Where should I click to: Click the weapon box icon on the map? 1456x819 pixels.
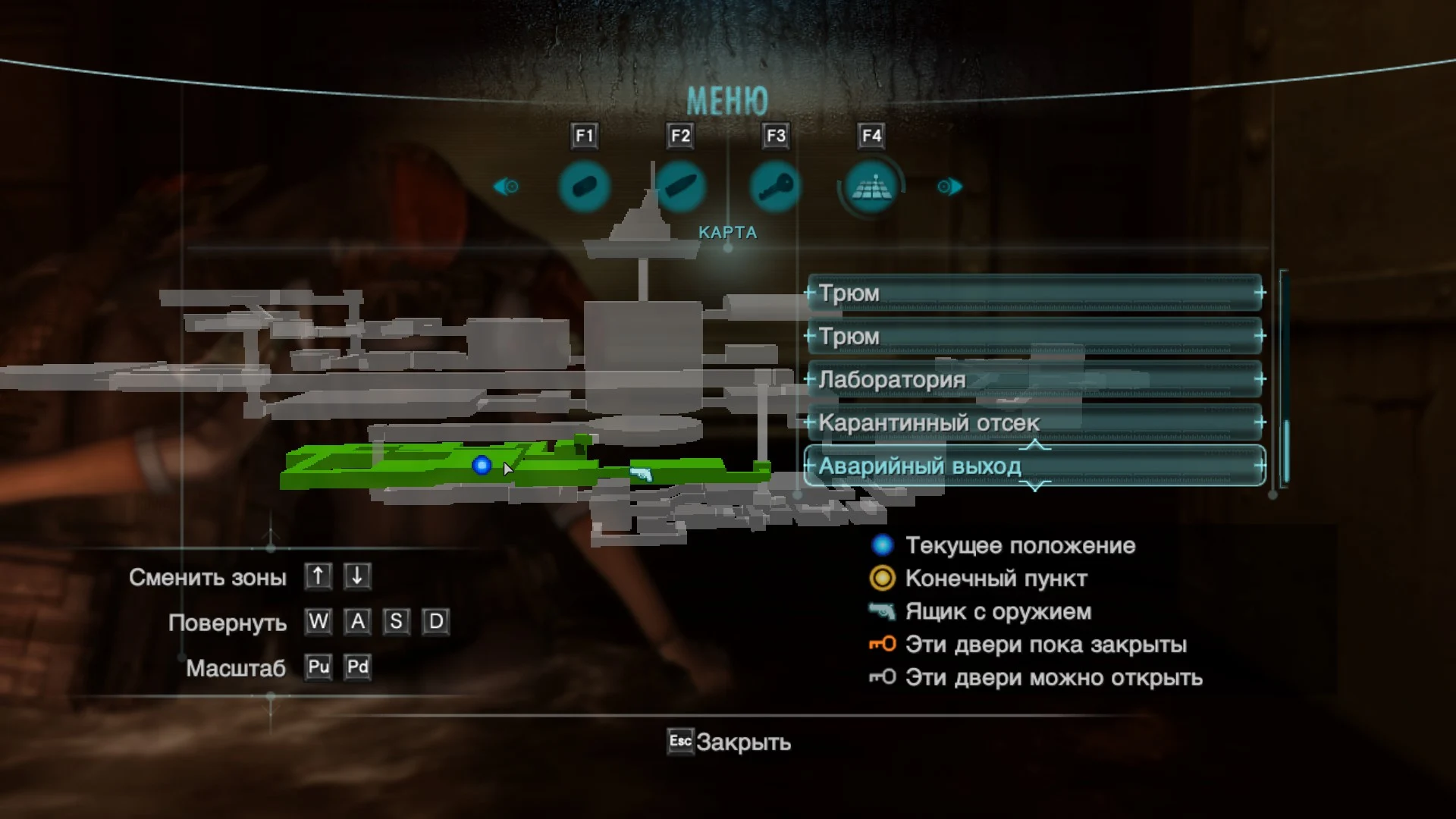pos(642,474)
